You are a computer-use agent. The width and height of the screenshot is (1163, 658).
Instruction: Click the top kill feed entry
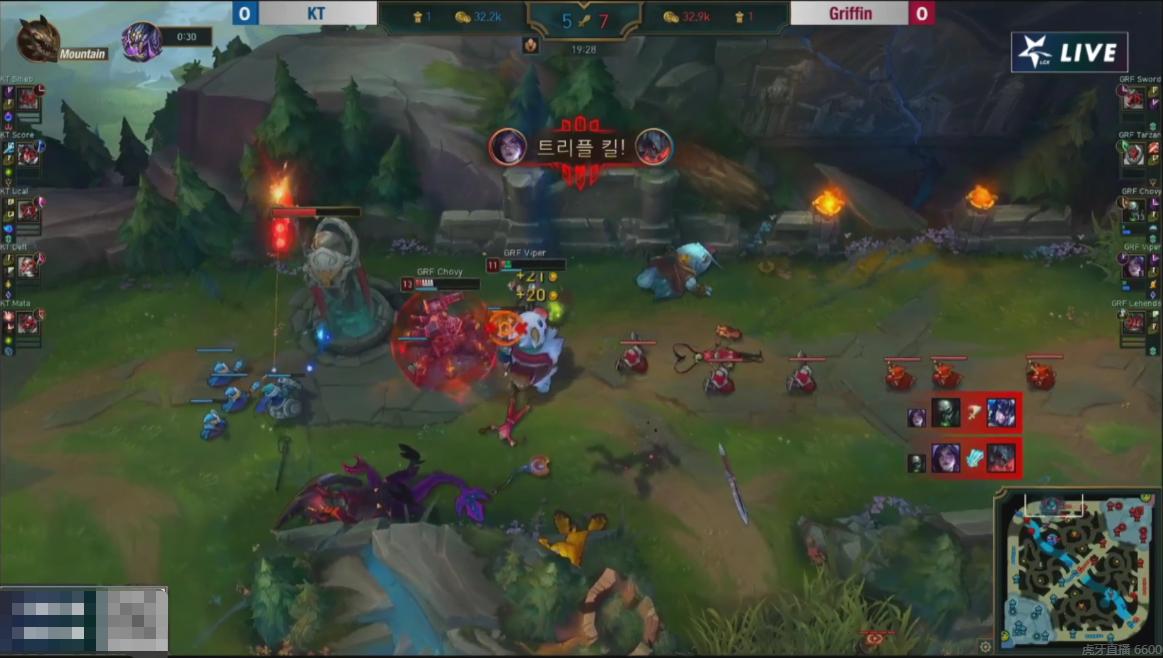click(x=962, y=412)
